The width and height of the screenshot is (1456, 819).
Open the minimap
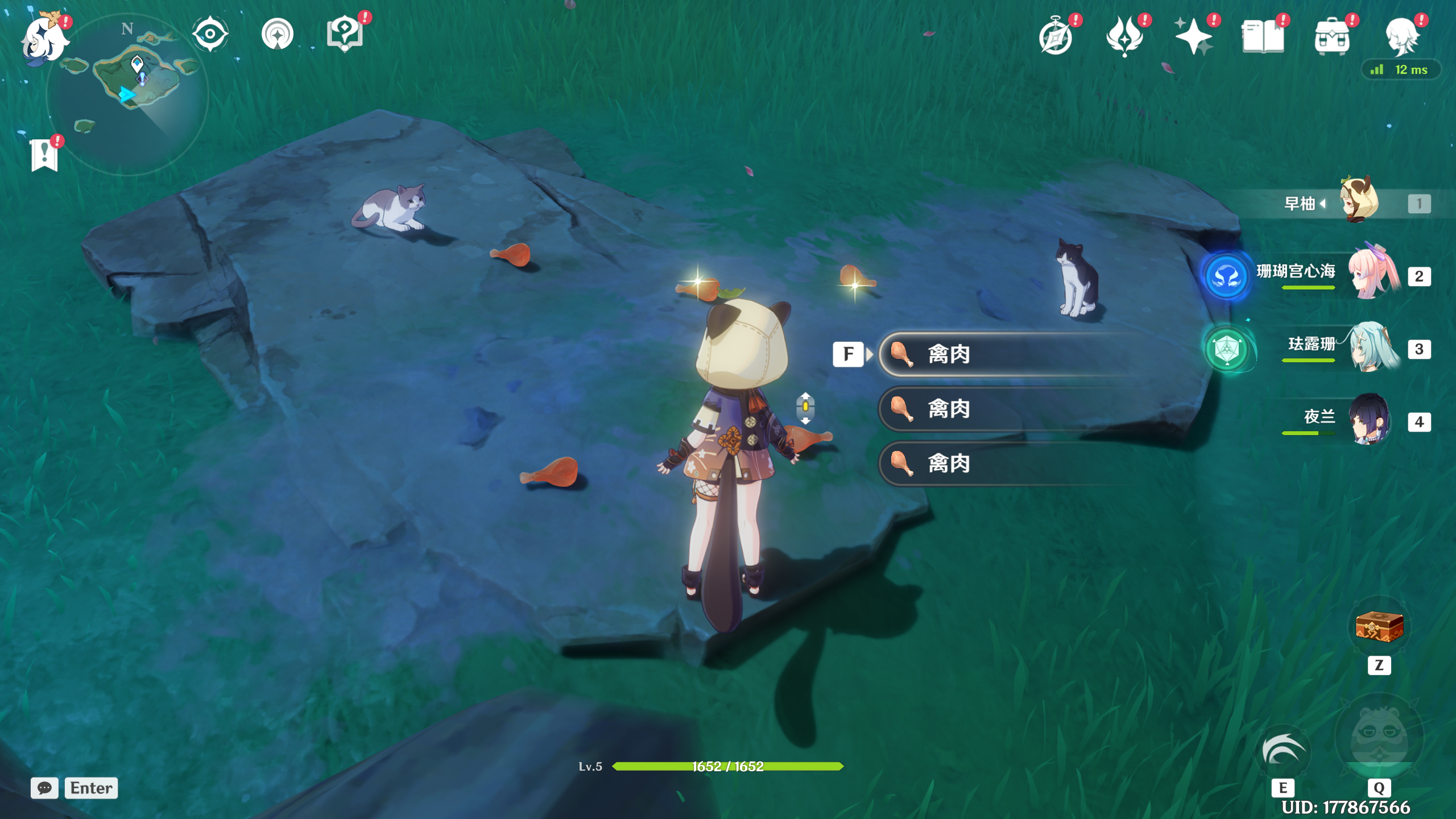(x=128, y=94)
